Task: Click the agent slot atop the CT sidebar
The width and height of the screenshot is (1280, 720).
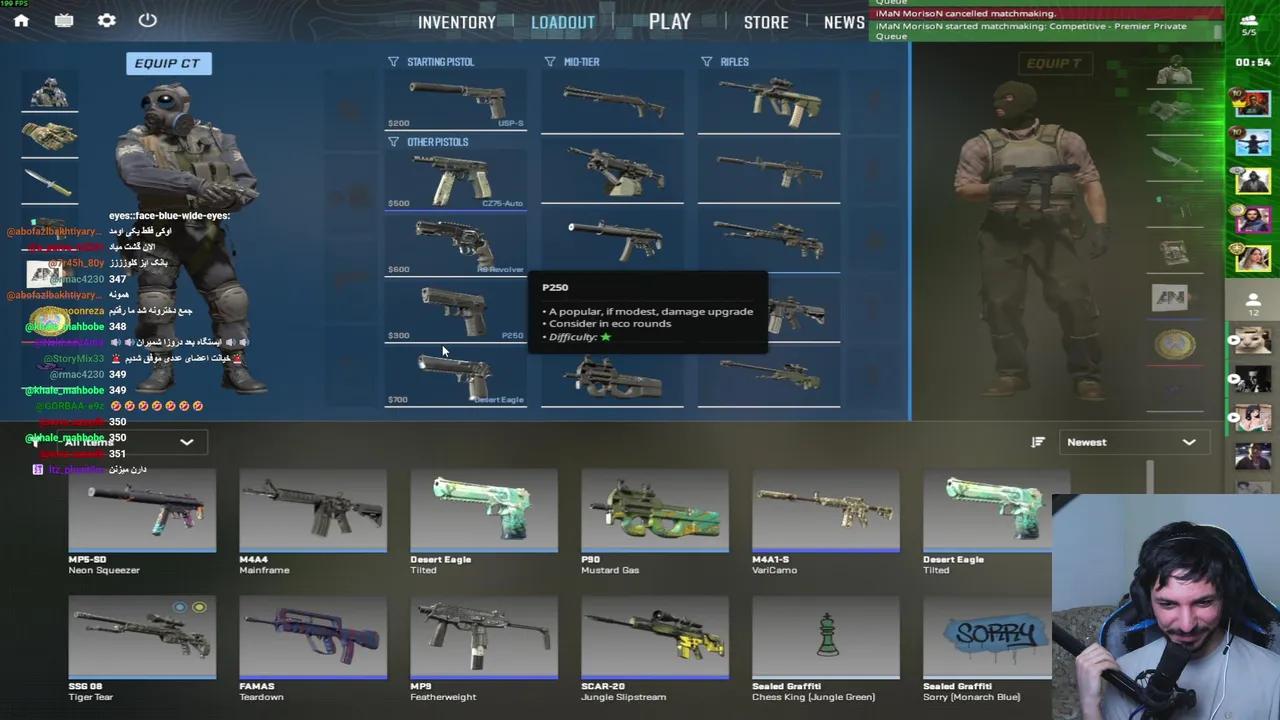Action: click(49, 92)
